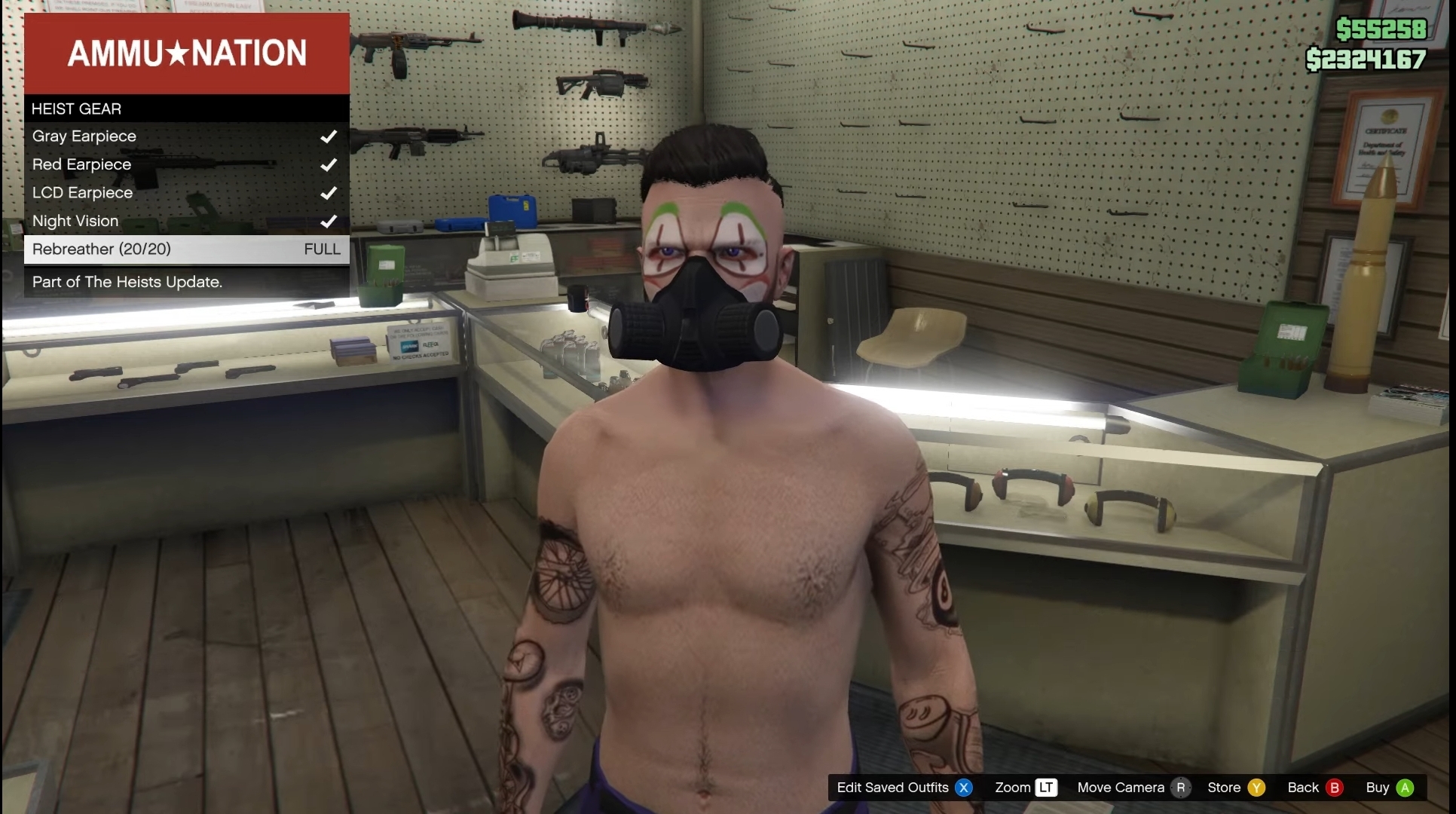Select Night Vision from the gear list

click(x=75, y=221)
